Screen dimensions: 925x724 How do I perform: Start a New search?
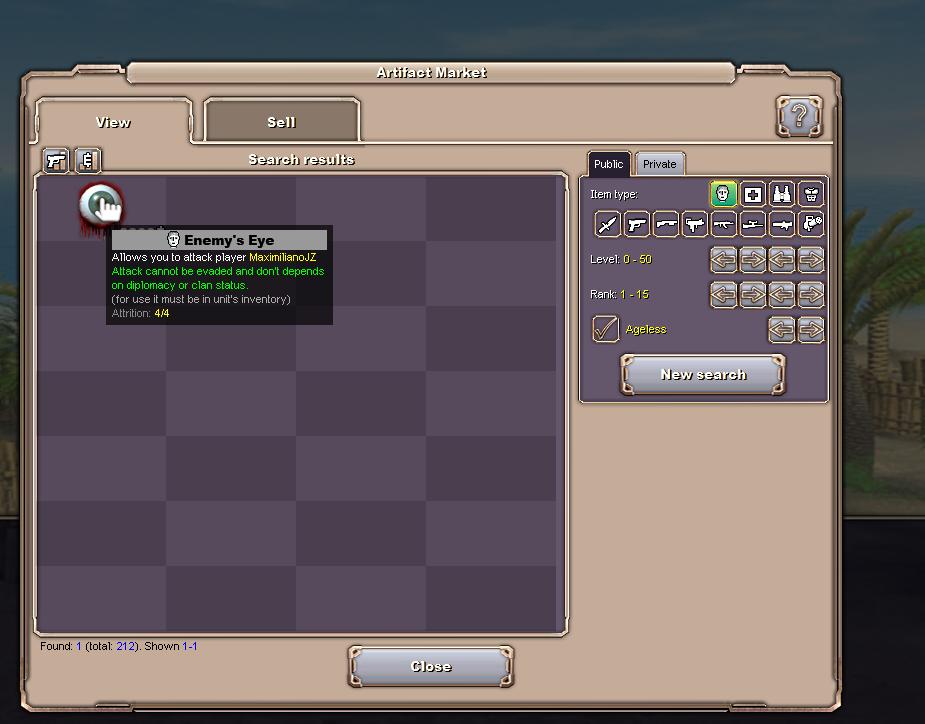pyautogui.click(x=703, y=375)
